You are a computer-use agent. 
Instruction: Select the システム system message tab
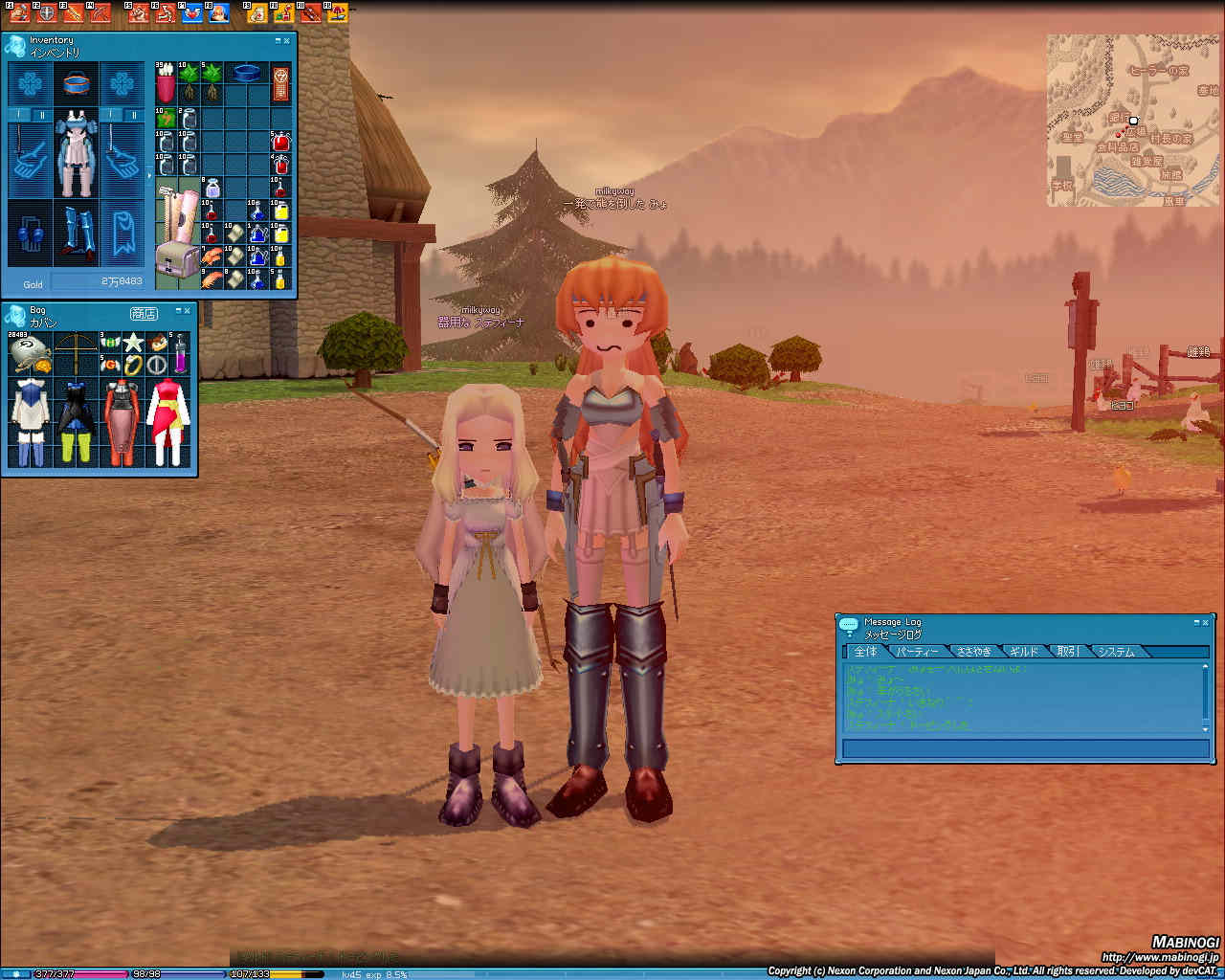coord(1116,652)
